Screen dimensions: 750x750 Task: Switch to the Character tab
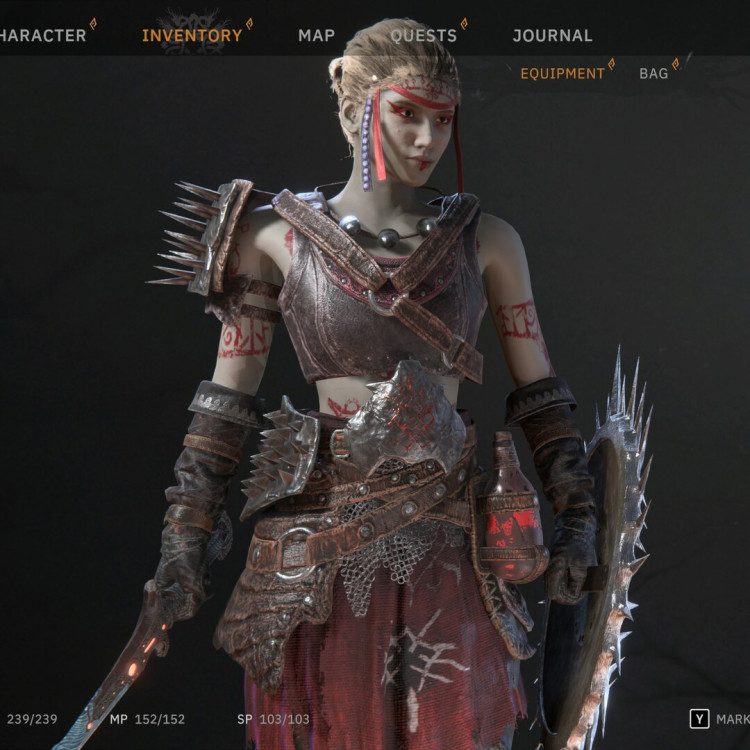pos(42,36)
